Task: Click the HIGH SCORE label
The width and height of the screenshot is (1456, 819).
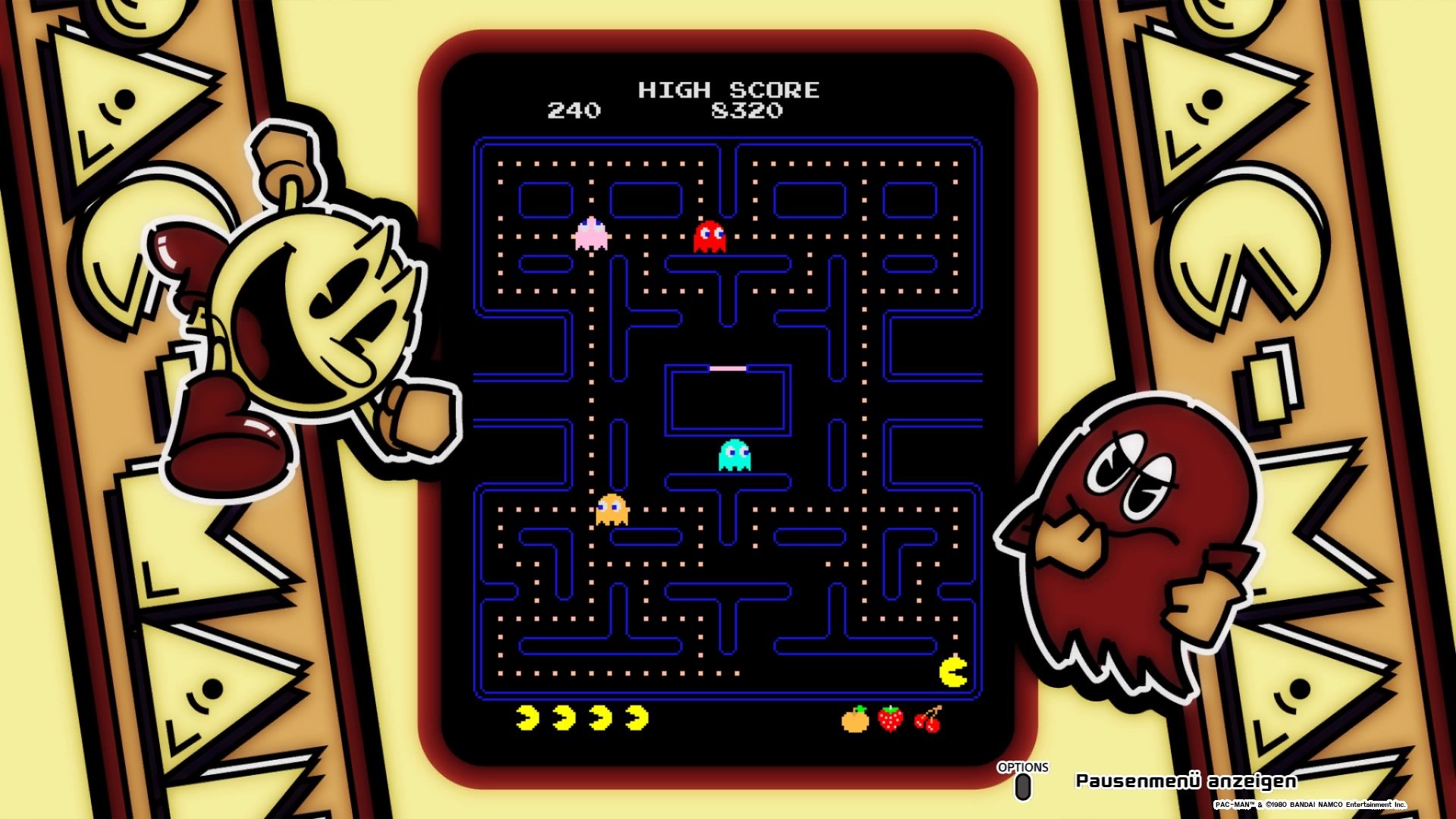Action: pos(729,90)
